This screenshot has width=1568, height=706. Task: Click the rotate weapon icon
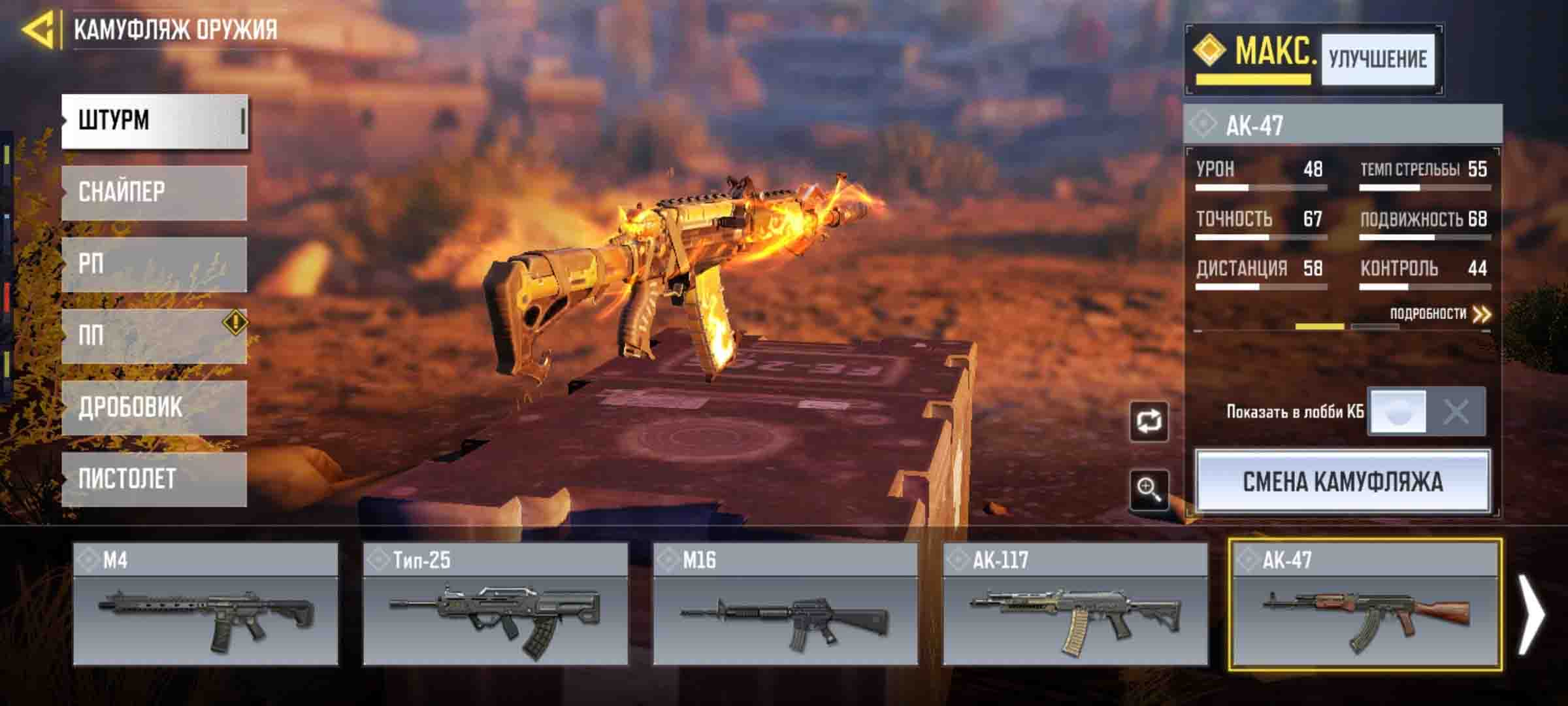point(1149,422)
